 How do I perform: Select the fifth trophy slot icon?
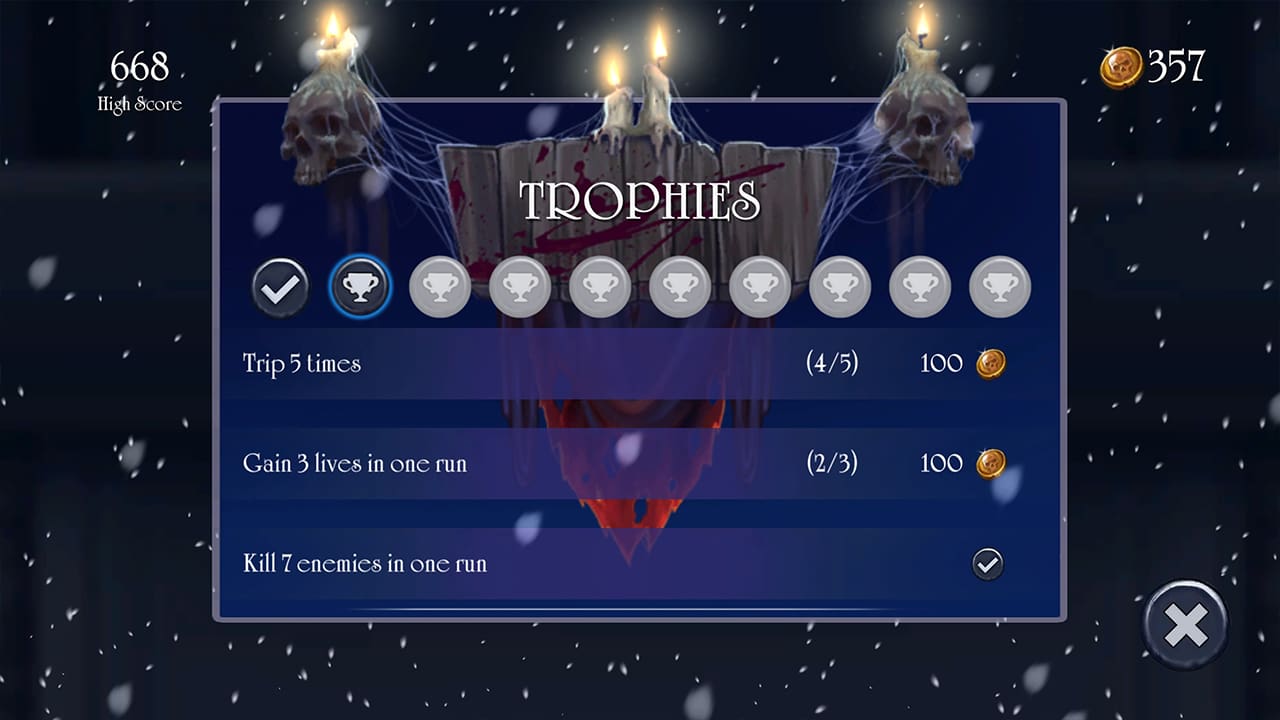600,287
